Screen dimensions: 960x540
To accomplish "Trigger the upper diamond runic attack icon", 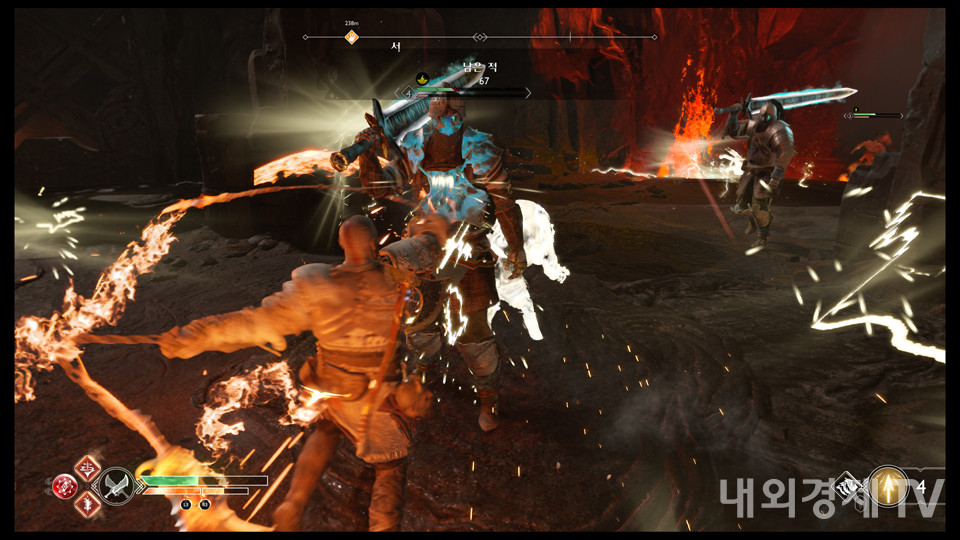I will [x=88, y=467].
